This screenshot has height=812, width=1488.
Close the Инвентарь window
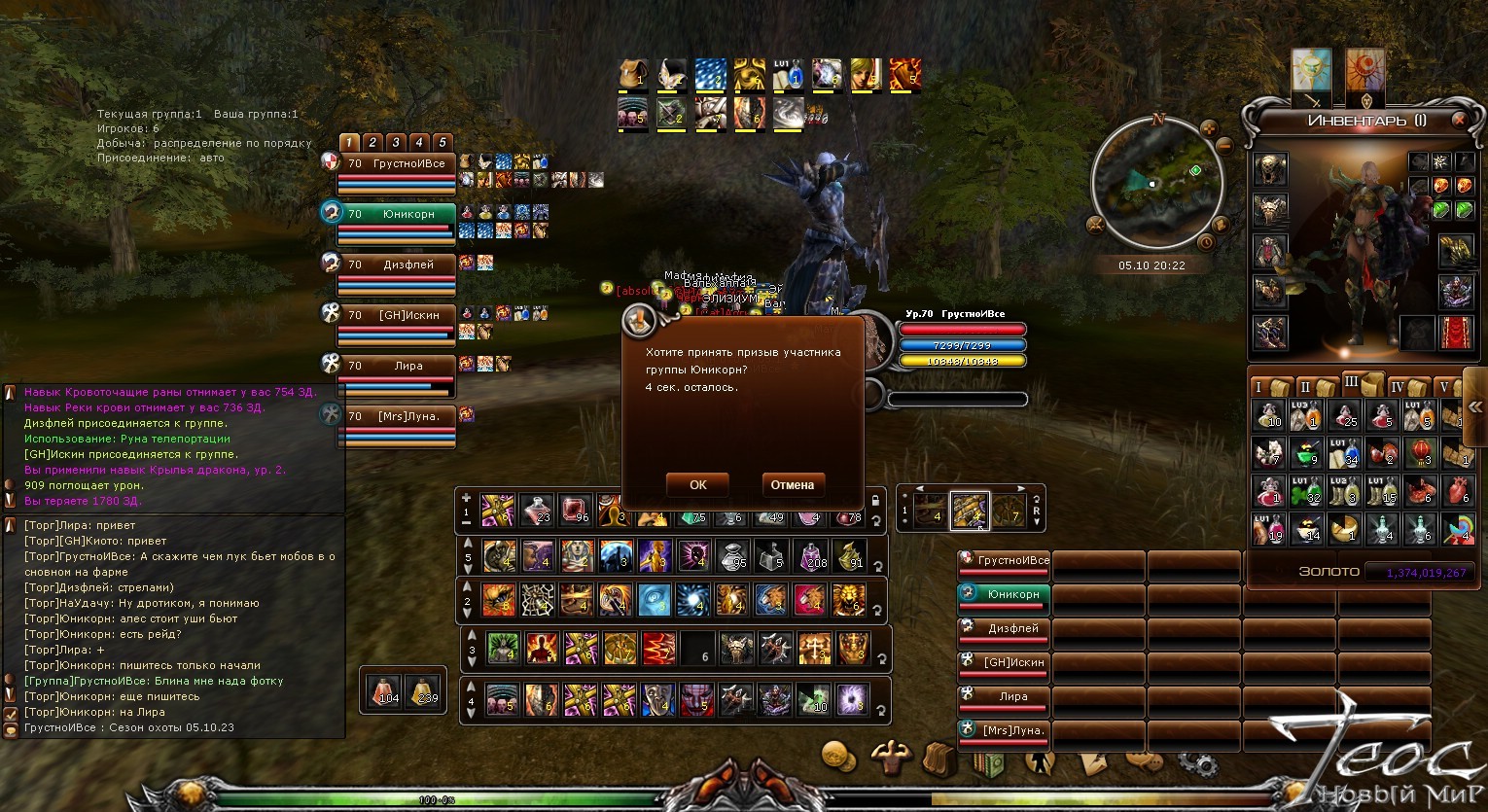tap(1459, 120)
